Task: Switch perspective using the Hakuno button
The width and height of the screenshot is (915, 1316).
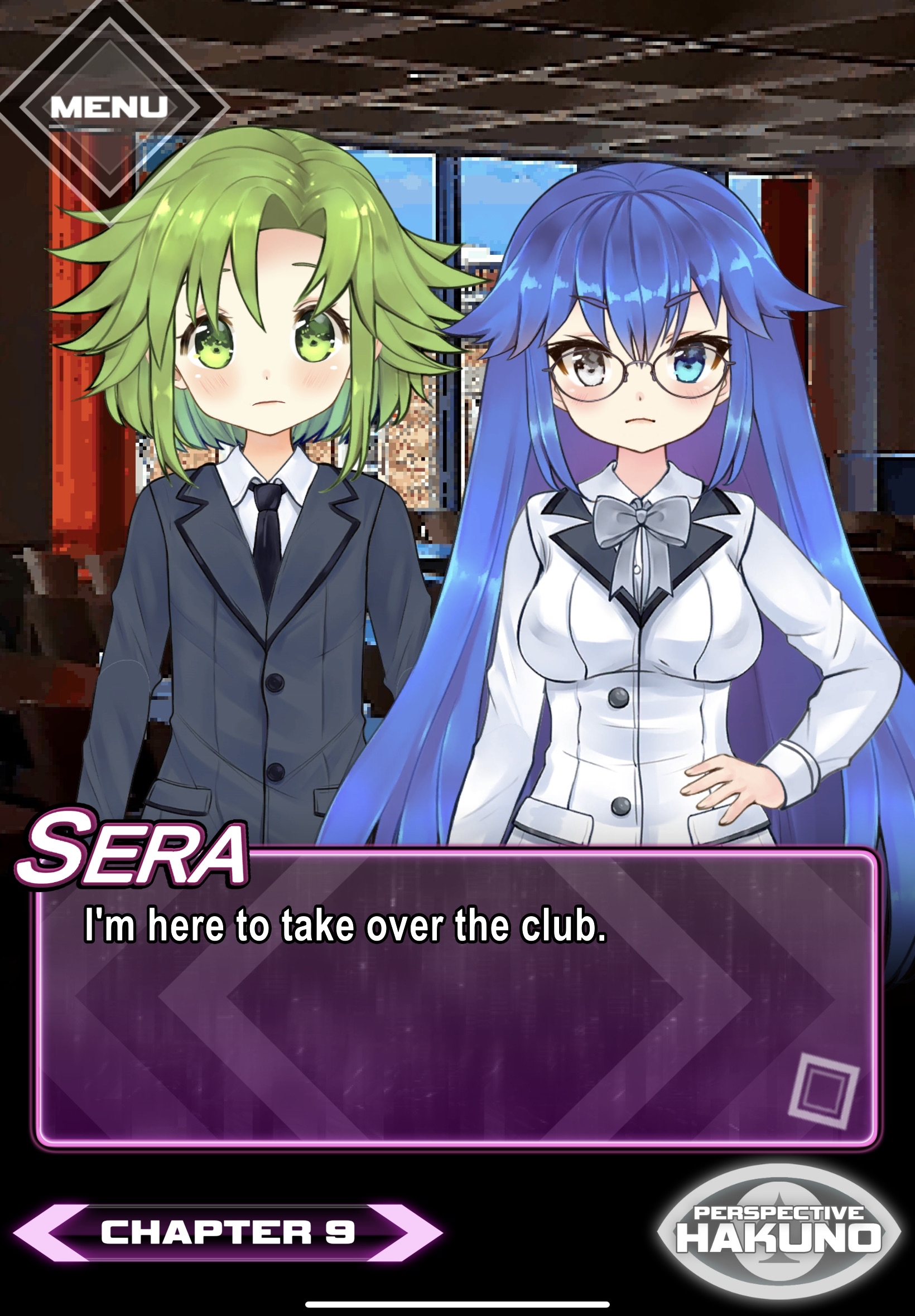Action: coord(778,1232)
